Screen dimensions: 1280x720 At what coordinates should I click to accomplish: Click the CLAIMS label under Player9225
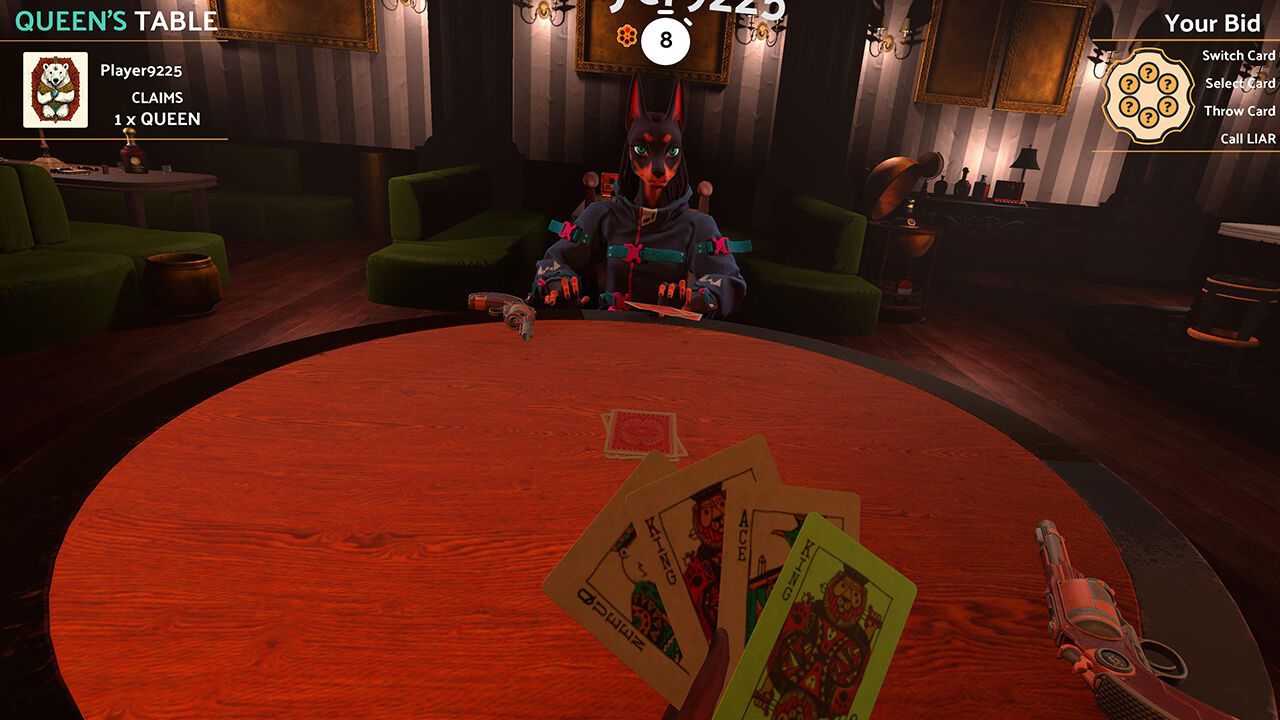coord(156,97)
